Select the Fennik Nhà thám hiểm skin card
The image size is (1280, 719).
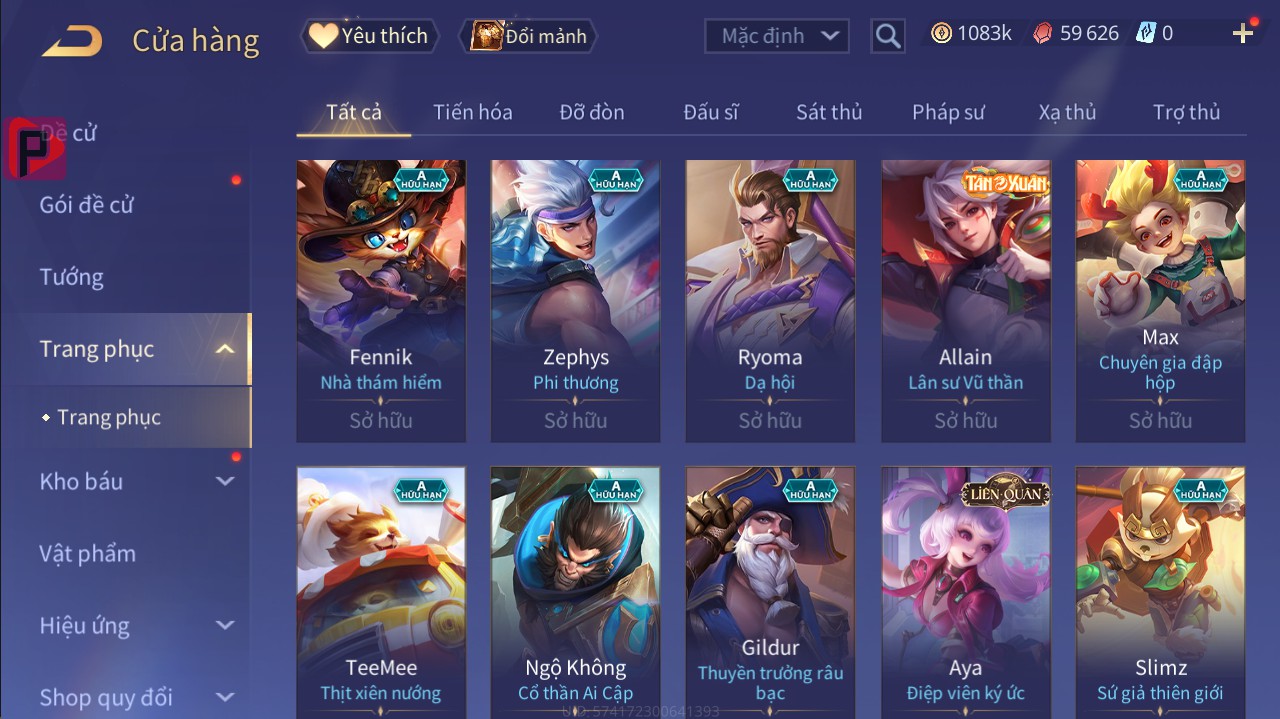coord(381,300)
